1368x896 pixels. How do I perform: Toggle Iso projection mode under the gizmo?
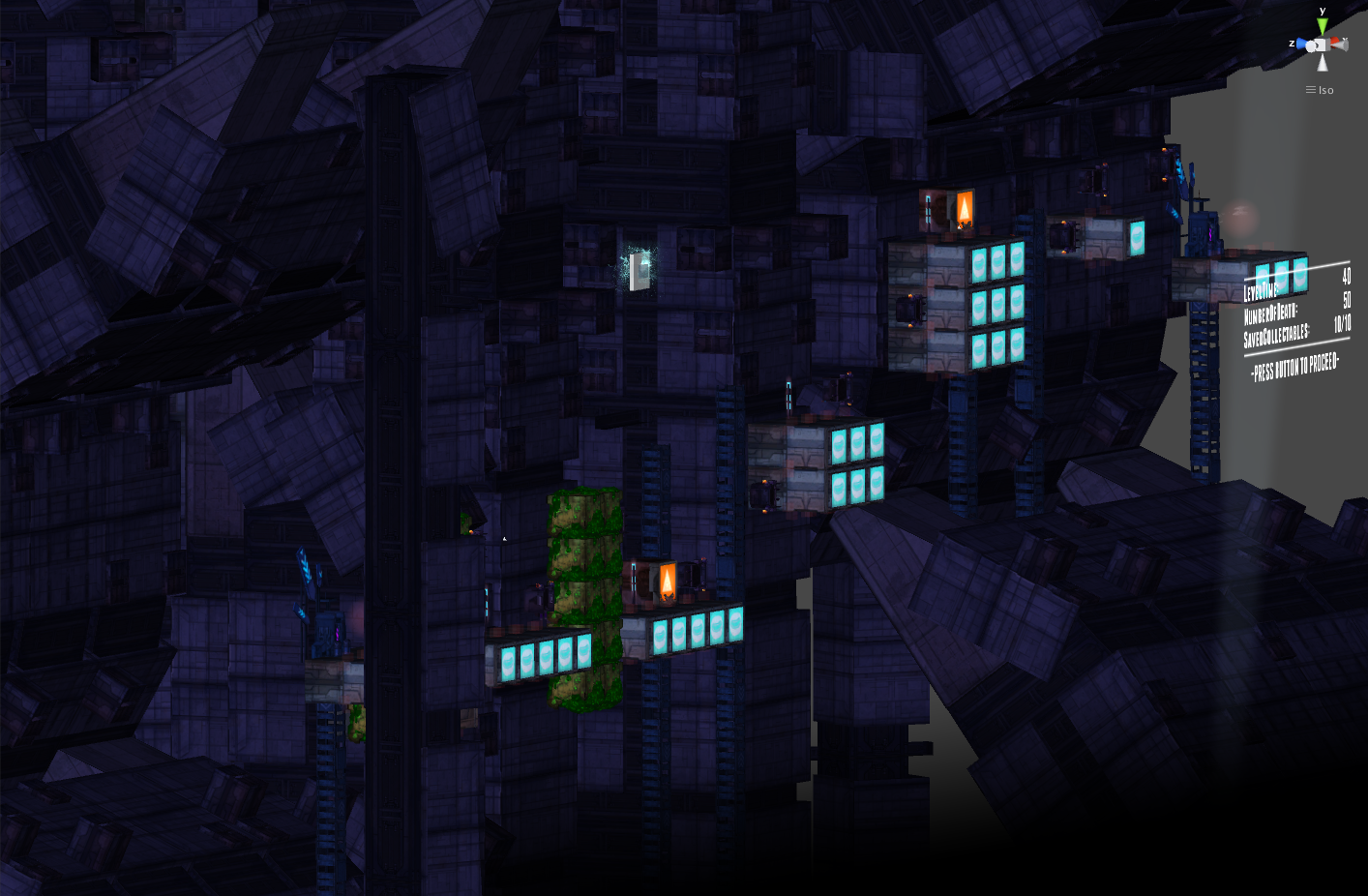[1324, 90]
